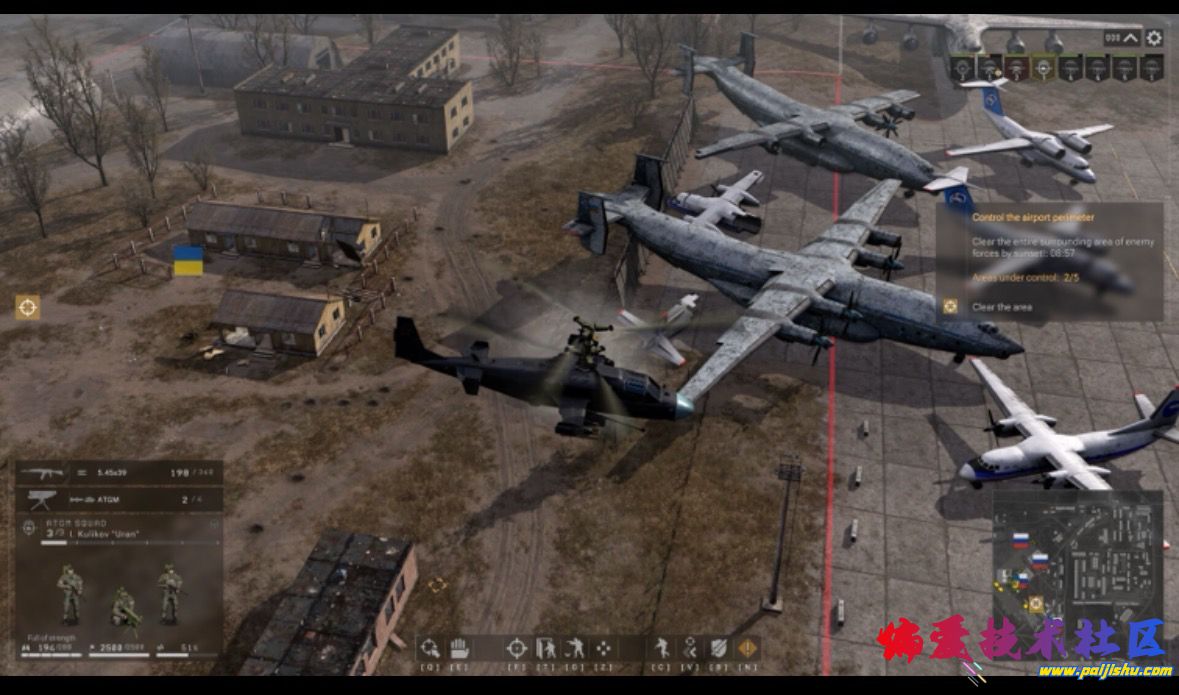Screen dimensions: 1179x695
Task: Use the grenade throw command
Action: tap(574, 647)
